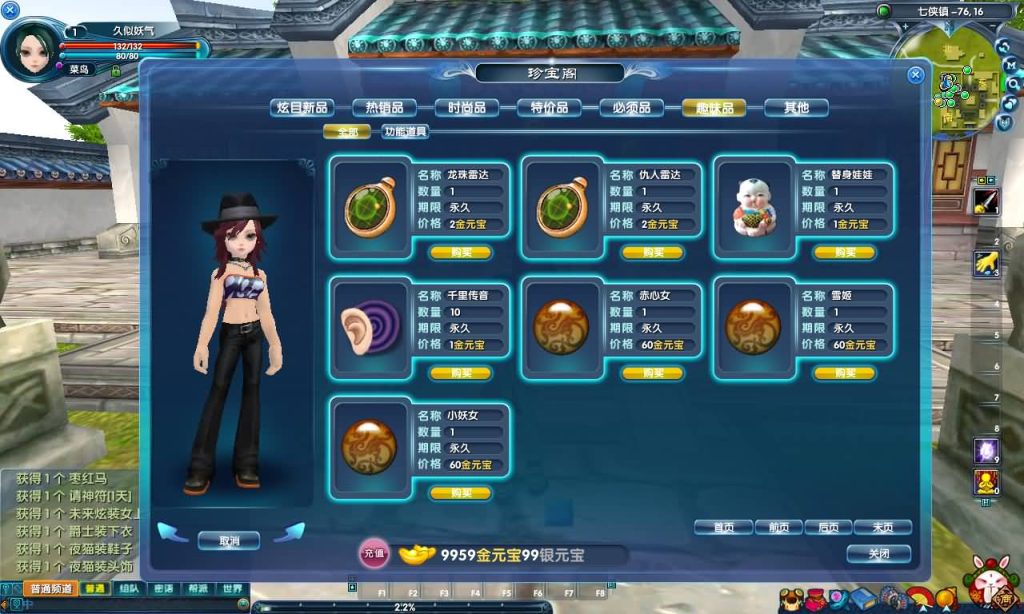Open the 热销品 category tab

coord(384,108)
